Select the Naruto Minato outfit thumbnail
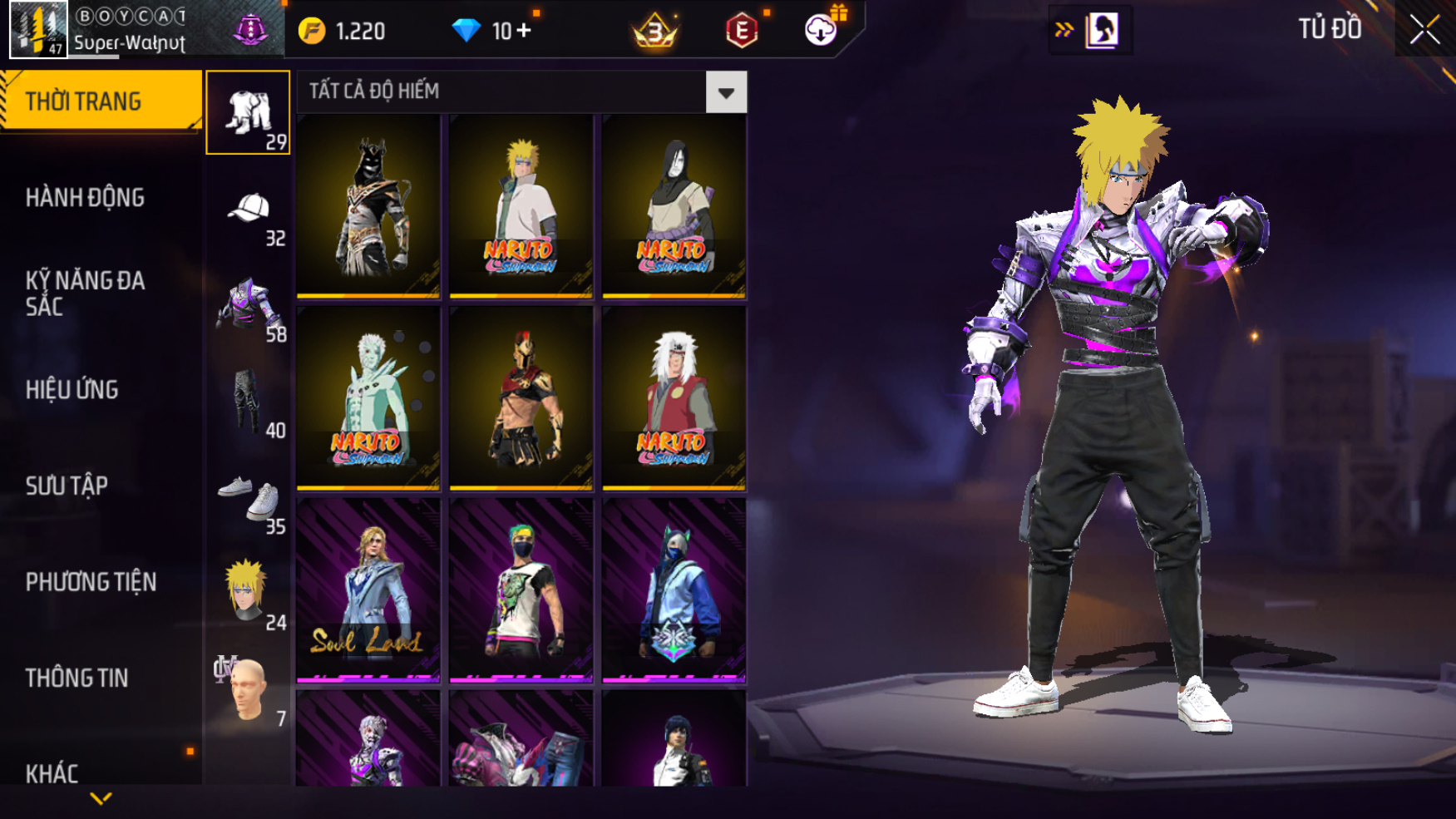Screen dimensions: 1456x819 tap(521, 205)
